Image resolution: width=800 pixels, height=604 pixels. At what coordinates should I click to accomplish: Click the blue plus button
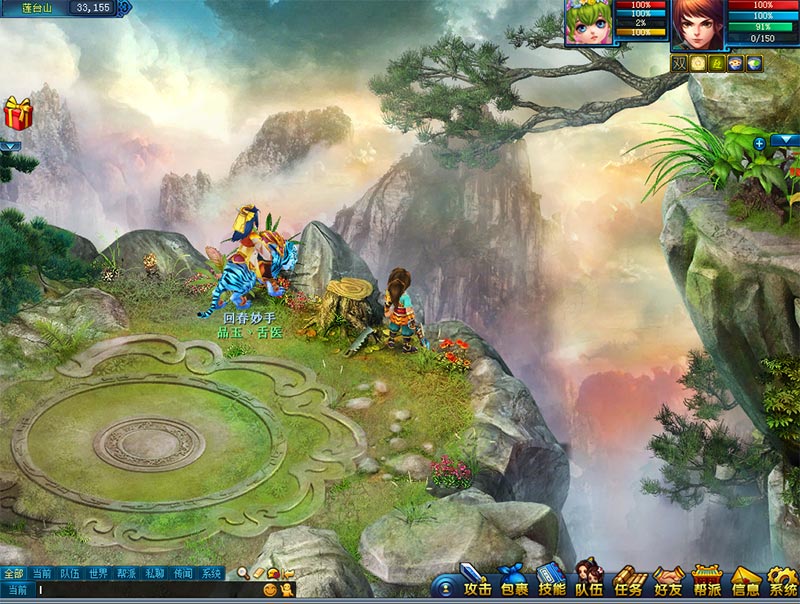[759, 143]
